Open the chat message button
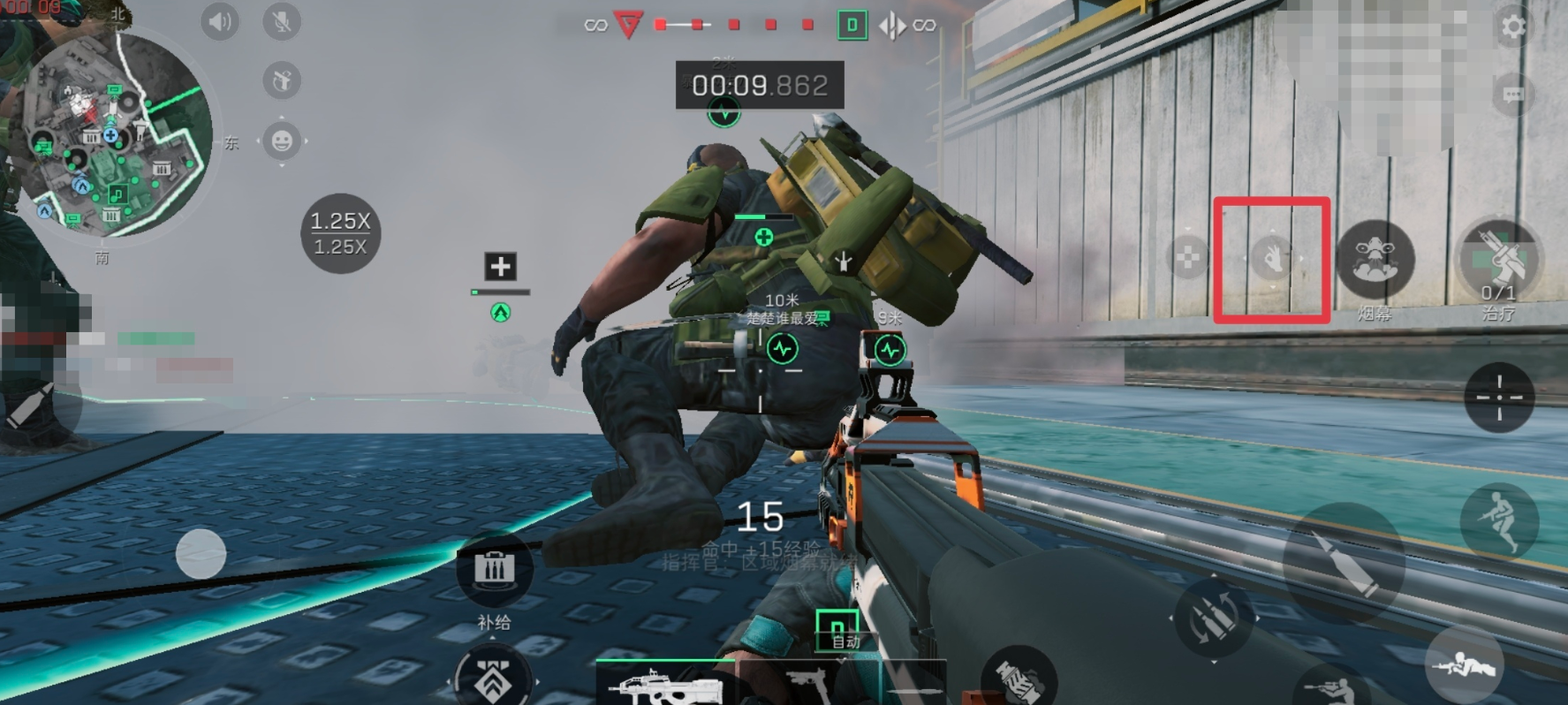1568x705 pixels. click(x=1513, y=95)
